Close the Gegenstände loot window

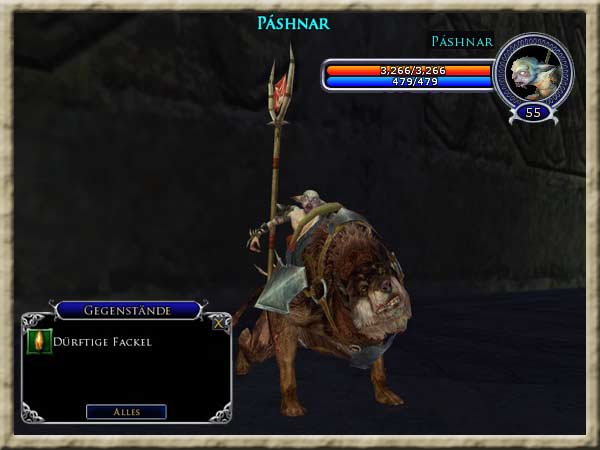pos(219,322)
